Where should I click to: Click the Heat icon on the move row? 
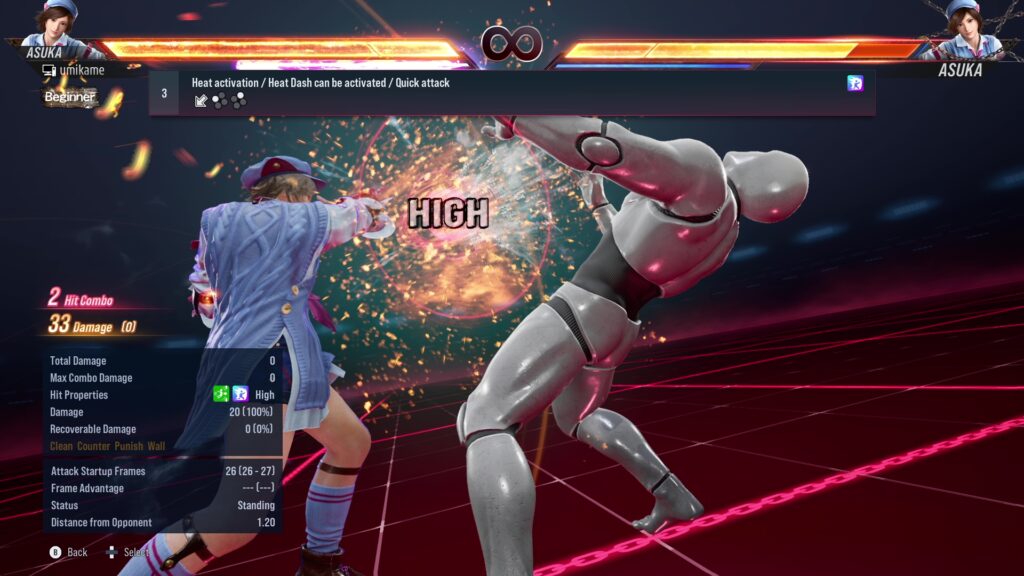point(855,84)
